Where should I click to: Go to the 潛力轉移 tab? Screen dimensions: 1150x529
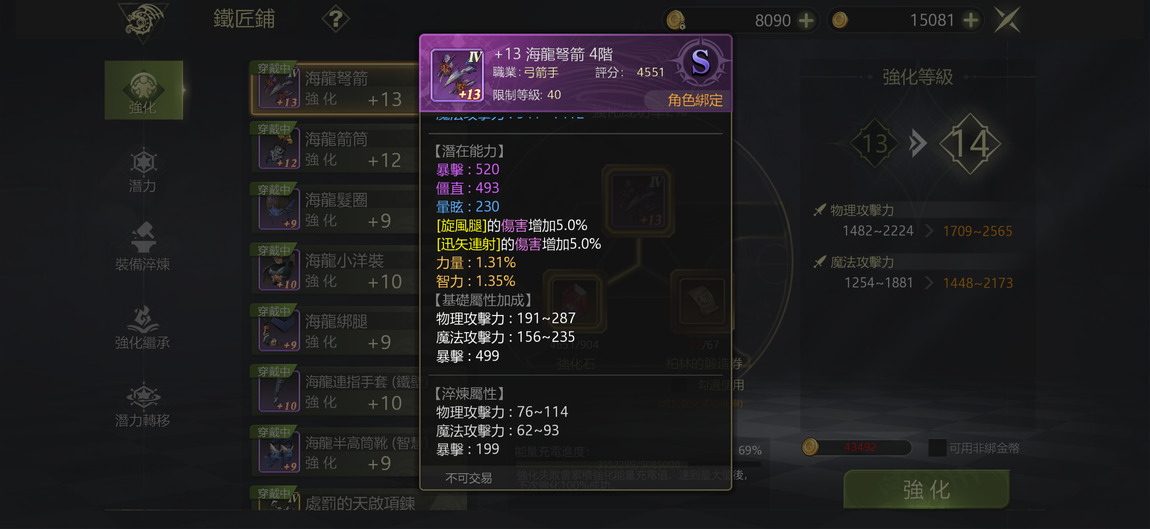[x=143, y=404]
